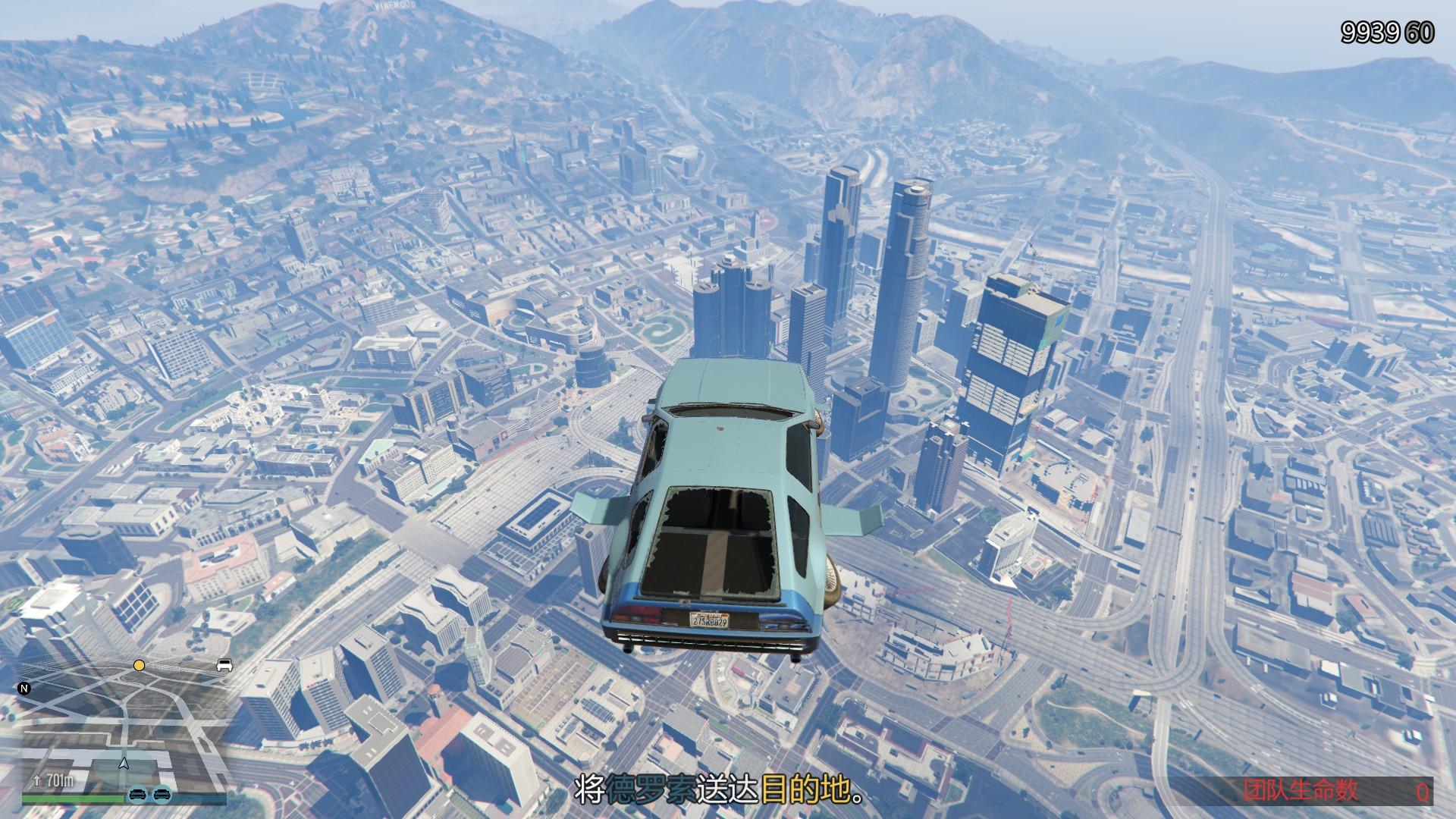This screenshot has width=1456, height=819.
Task: Click the up-arrow altitude indicator beside 701m
Action: (x=37, y=780)
